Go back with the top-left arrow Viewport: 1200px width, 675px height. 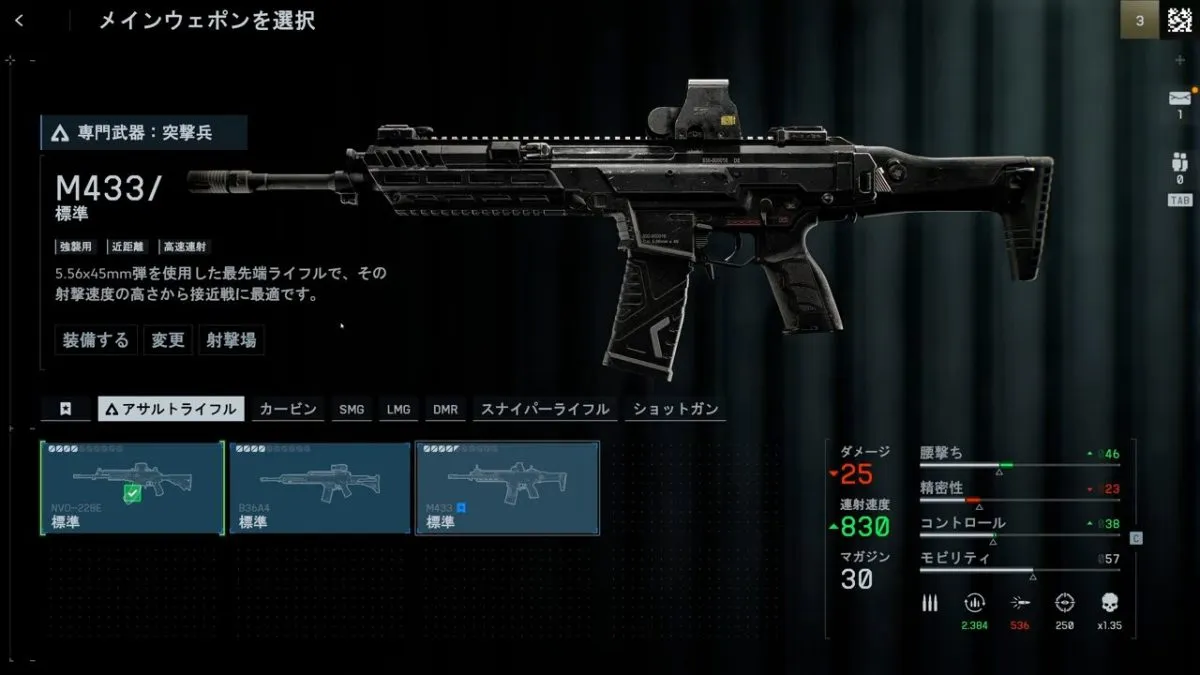click(20, 21)
